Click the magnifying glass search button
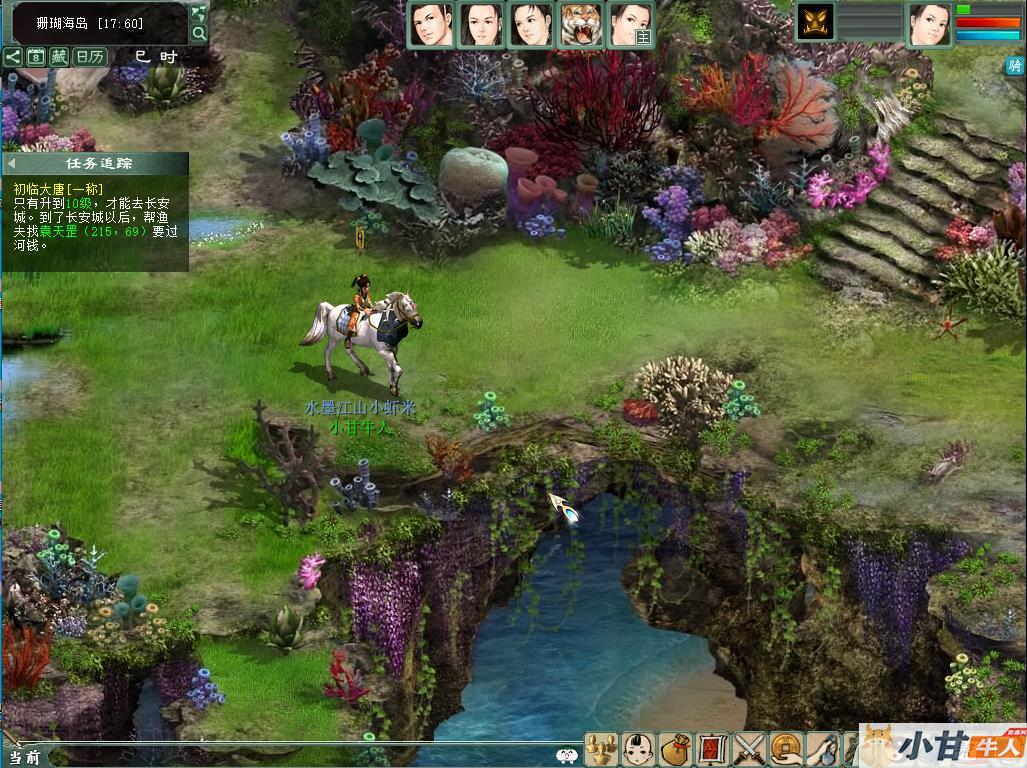 (x=199, y=34)
